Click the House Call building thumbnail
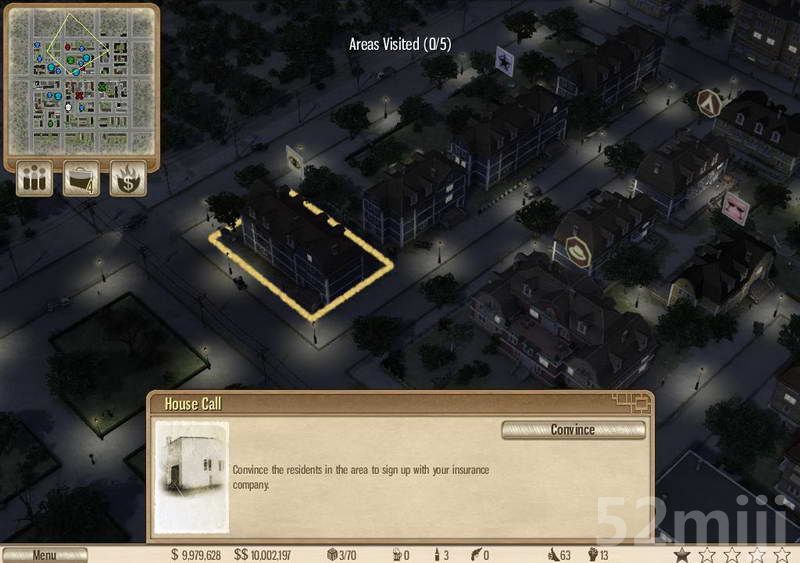Image resolution: width=800 pixels, height=563 pixels. point(191,476)
